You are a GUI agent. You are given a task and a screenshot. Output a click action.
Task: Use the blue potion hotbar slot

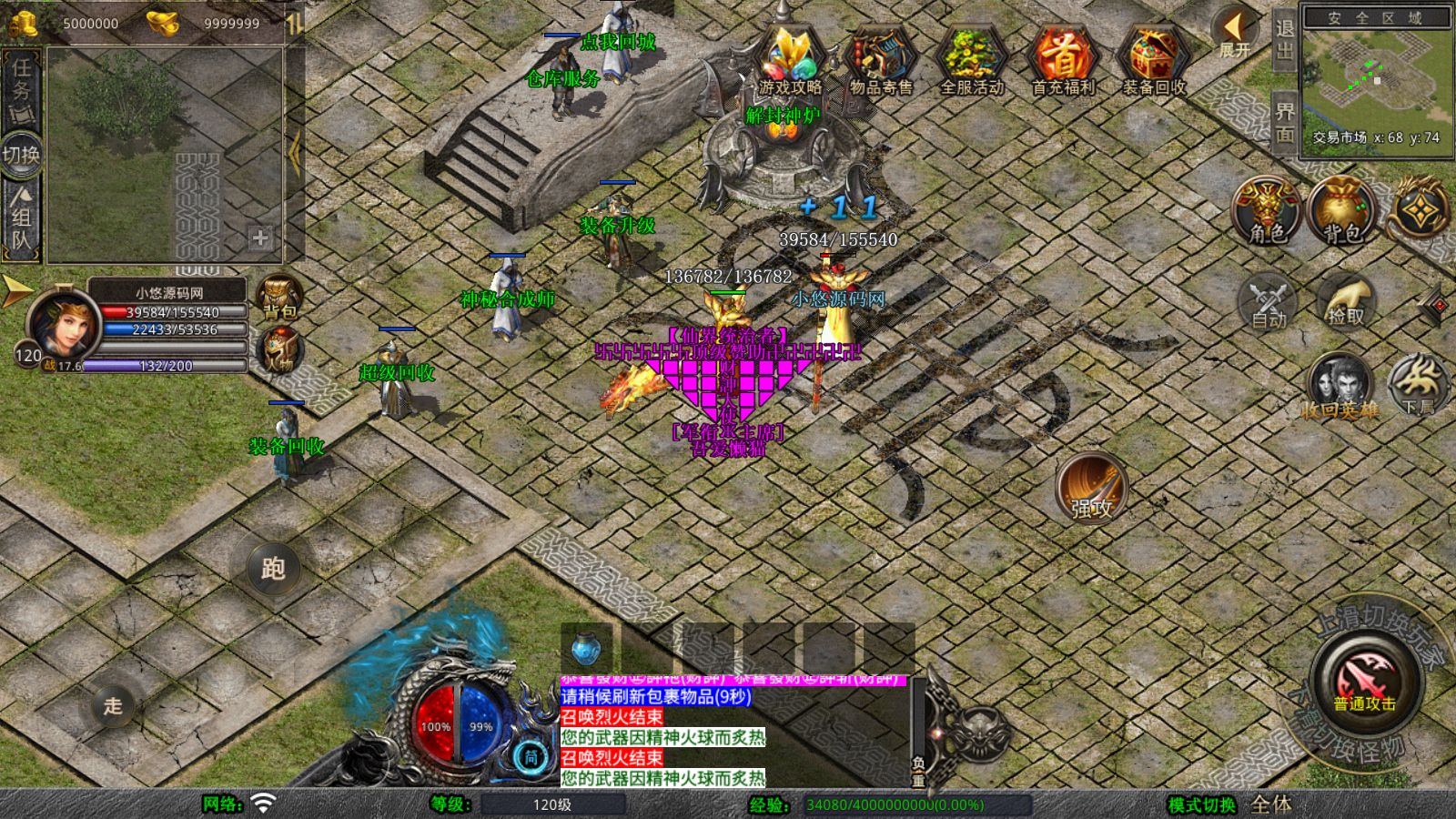point(586,650)
